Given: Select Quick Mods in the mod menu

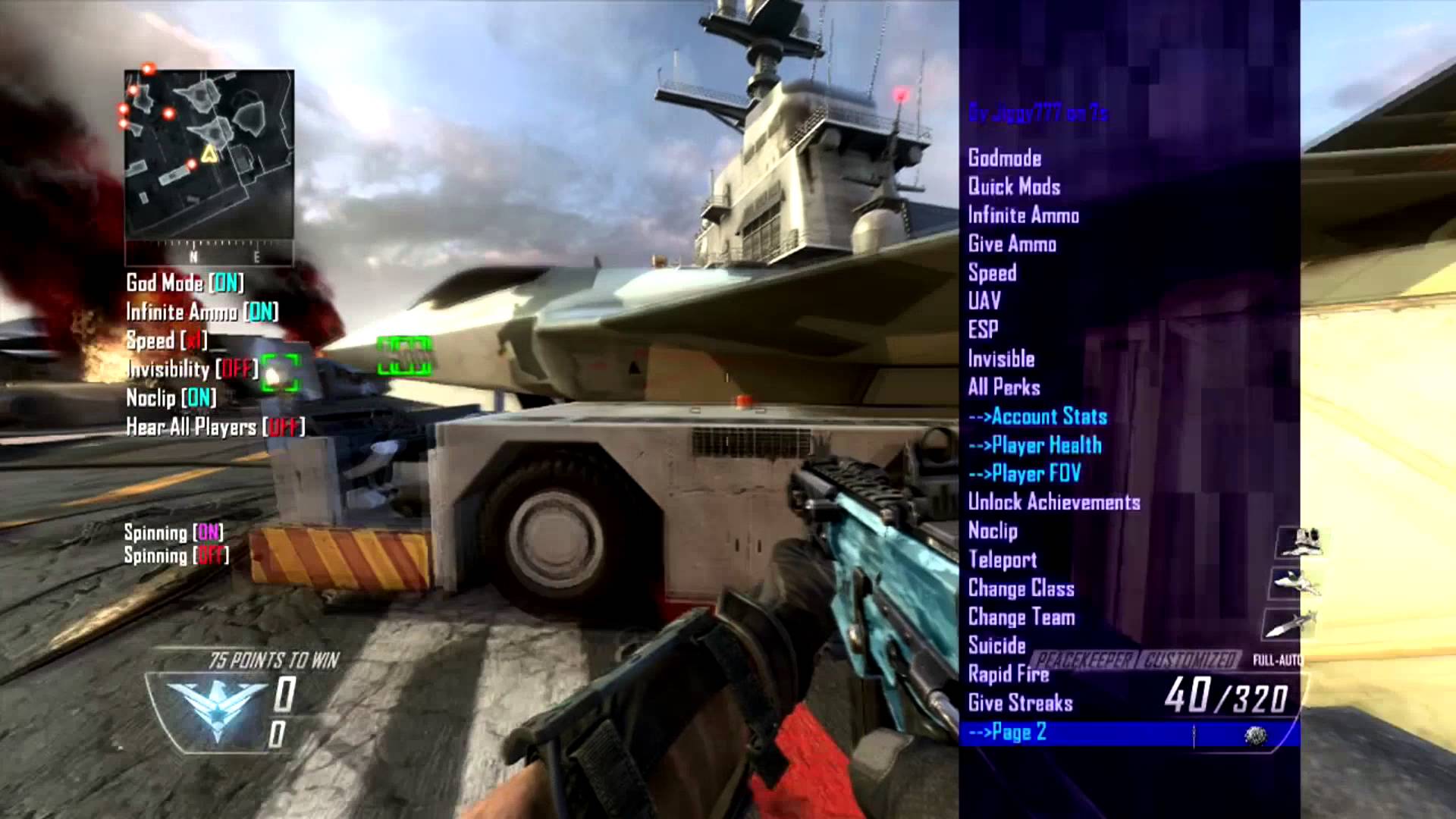Looking at the screenshot, I should (x=1014, y=187).
